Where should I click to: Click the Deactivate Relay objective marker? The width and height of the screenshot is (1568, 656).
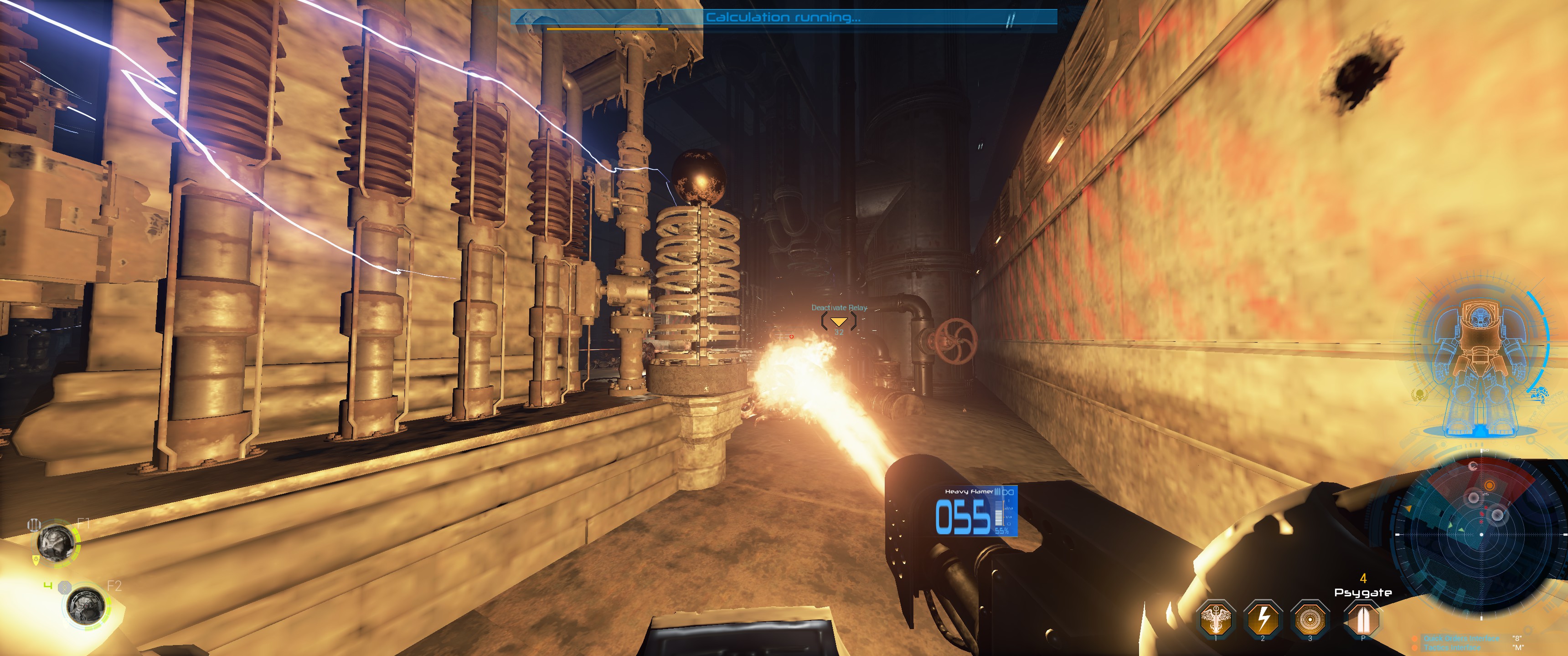pos(839,321)
